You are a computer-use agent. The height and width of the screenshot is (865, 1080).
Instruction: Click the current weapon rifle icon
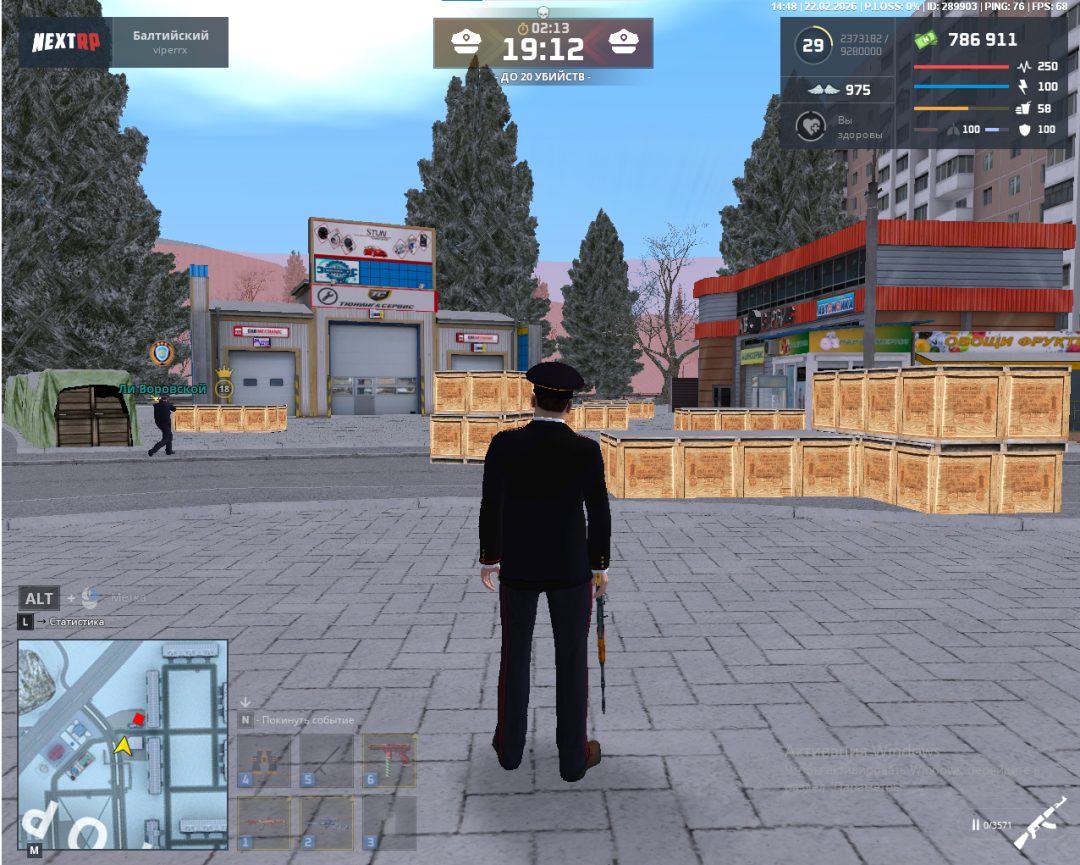(1040, 823)
